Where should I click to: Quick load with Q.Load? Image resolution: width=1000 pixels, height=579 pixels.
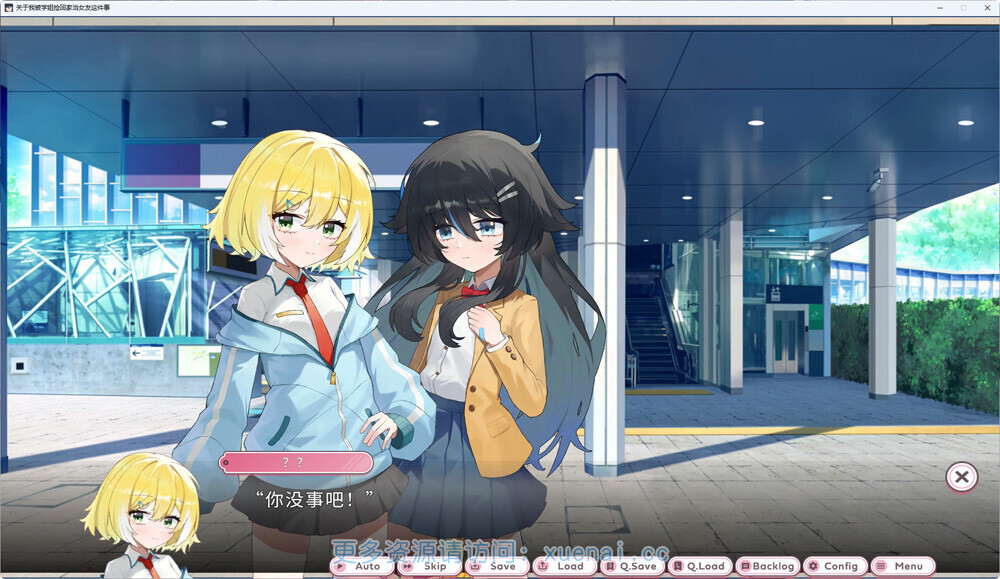point(700,566)
